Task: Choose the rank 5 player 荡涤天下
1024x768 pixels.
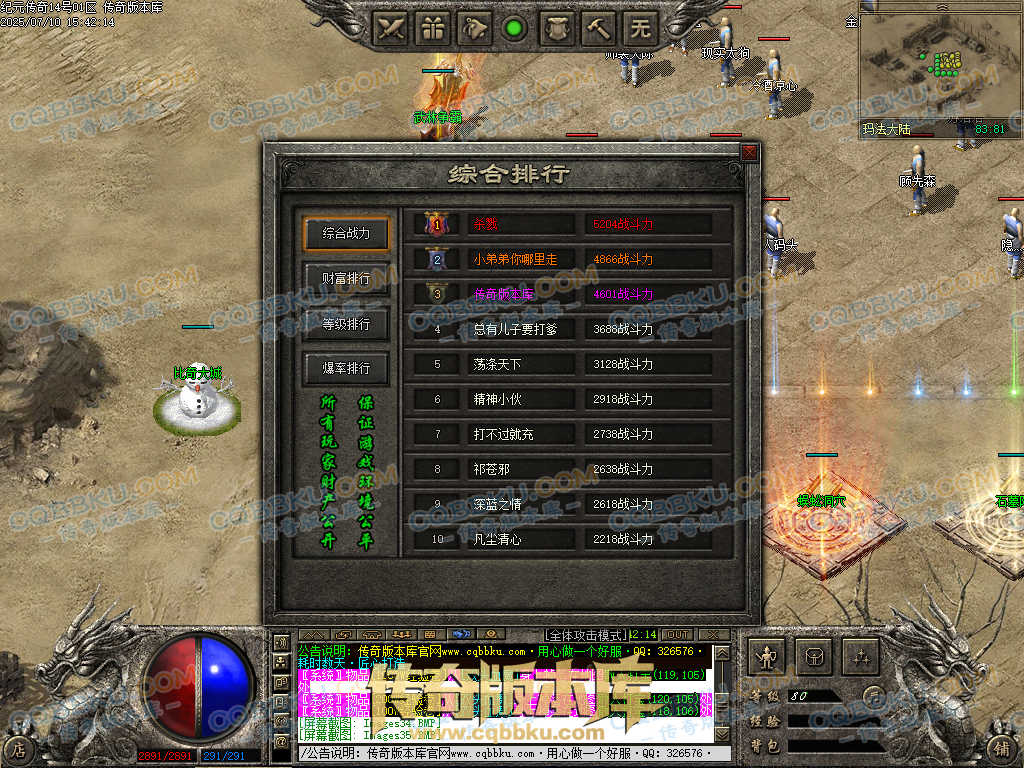Action: click(497, 364)
